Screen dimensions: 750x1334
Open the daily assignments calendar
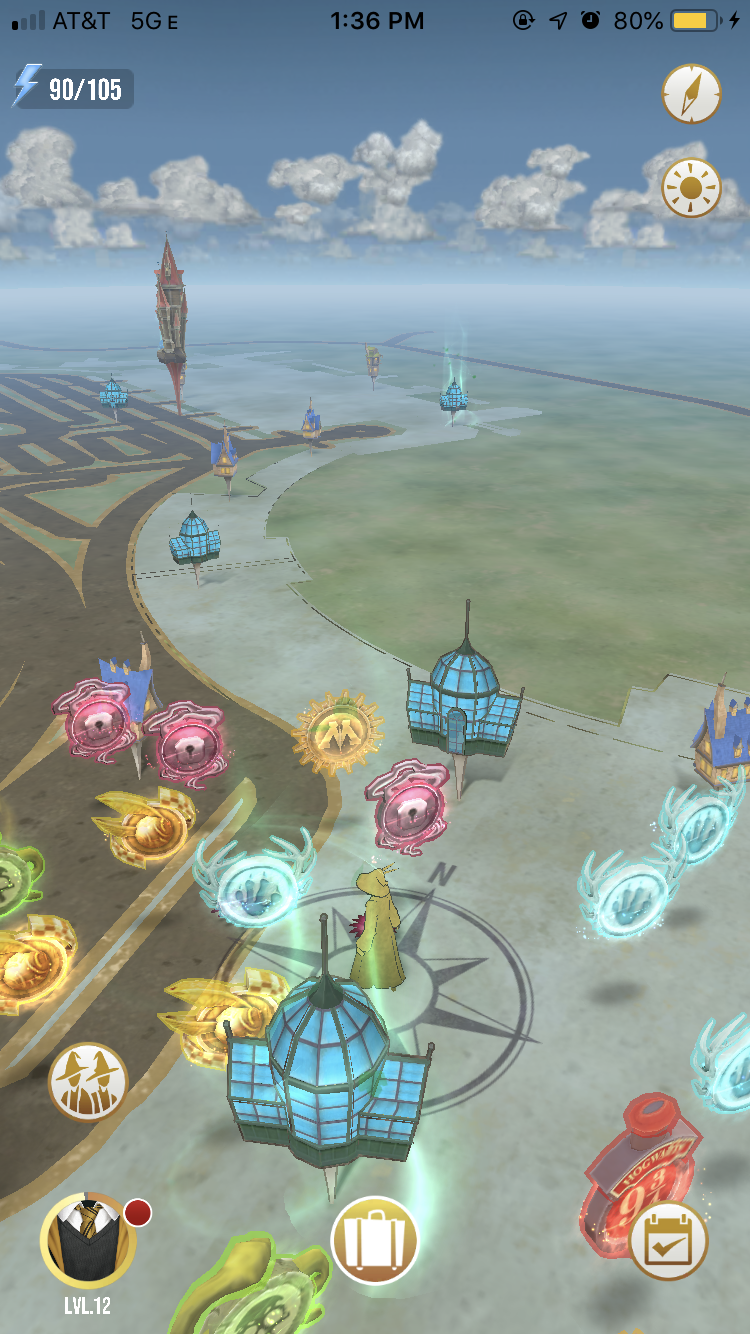click(x=668, y=1241)
